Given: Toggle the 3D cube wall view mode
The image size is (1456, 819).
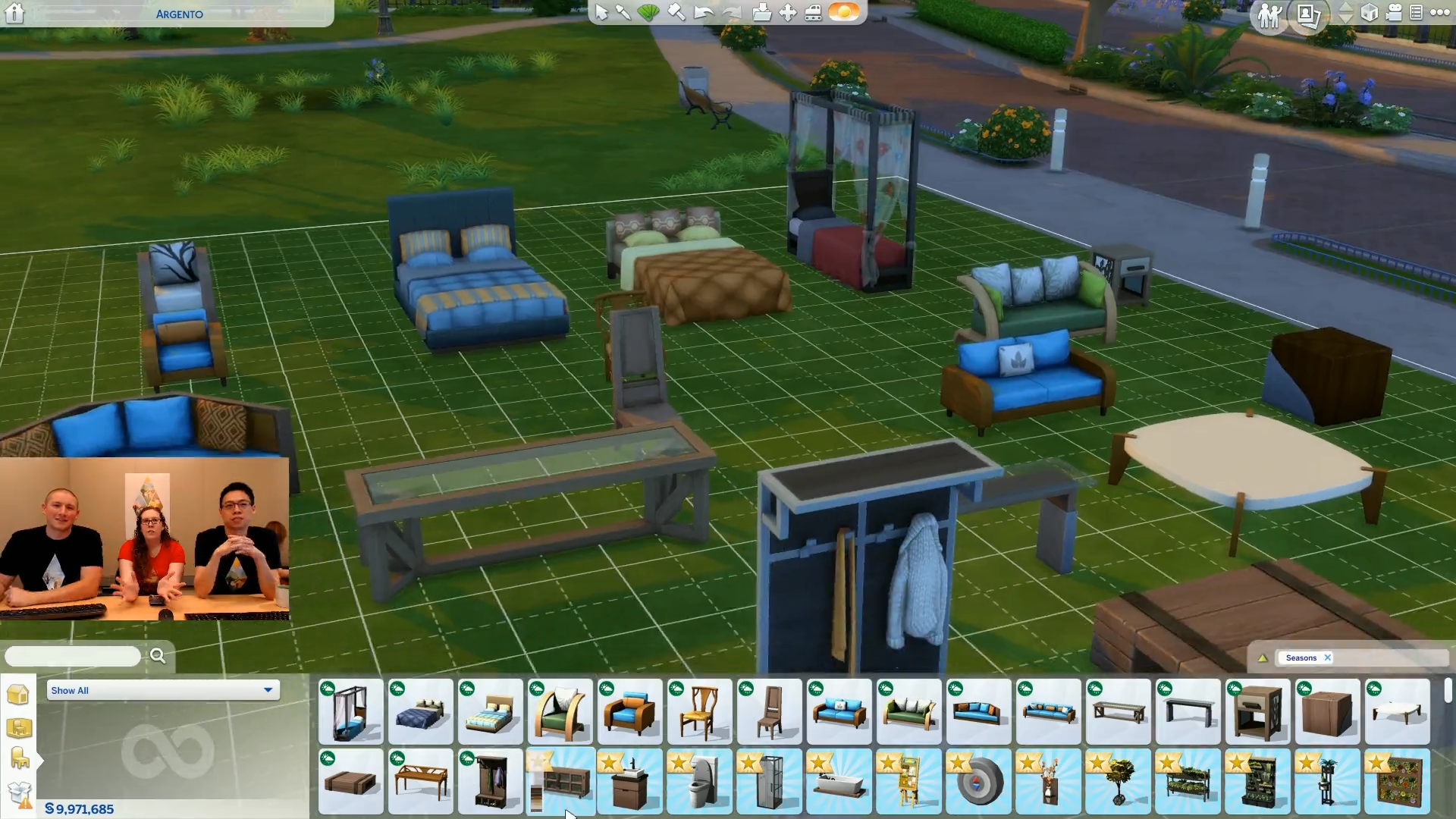Looking at the screenshot, I should coord(1369,13).
